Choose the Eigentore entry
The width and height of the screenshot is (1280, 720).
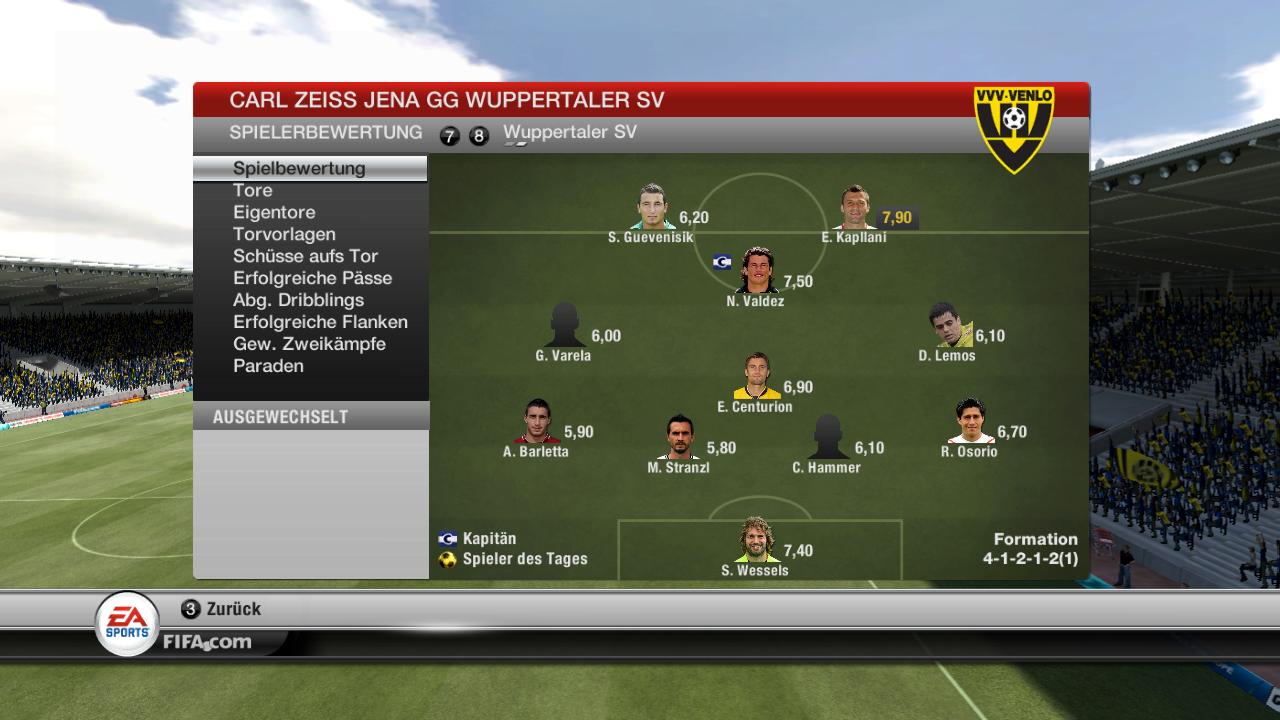[x=274, y=212]
